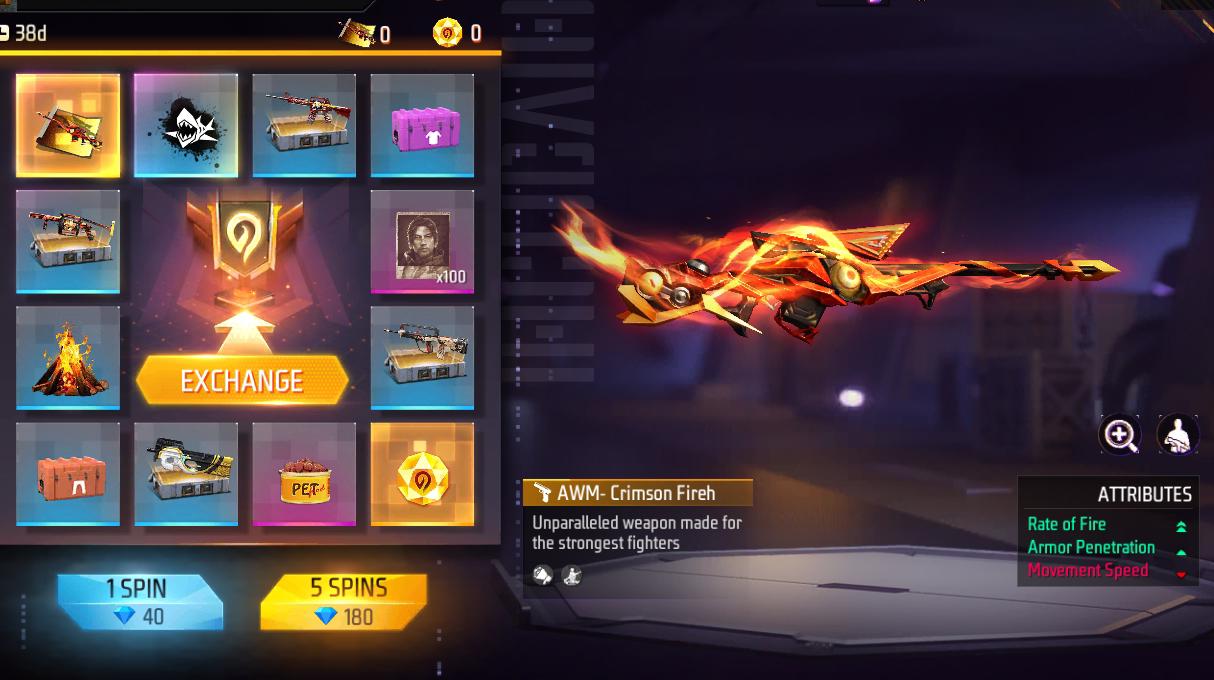Image resolution: width=1214 pixels, height=680 pixels.
Task: Select the black and yellow weapon crate
Action: tap(186, 474)
